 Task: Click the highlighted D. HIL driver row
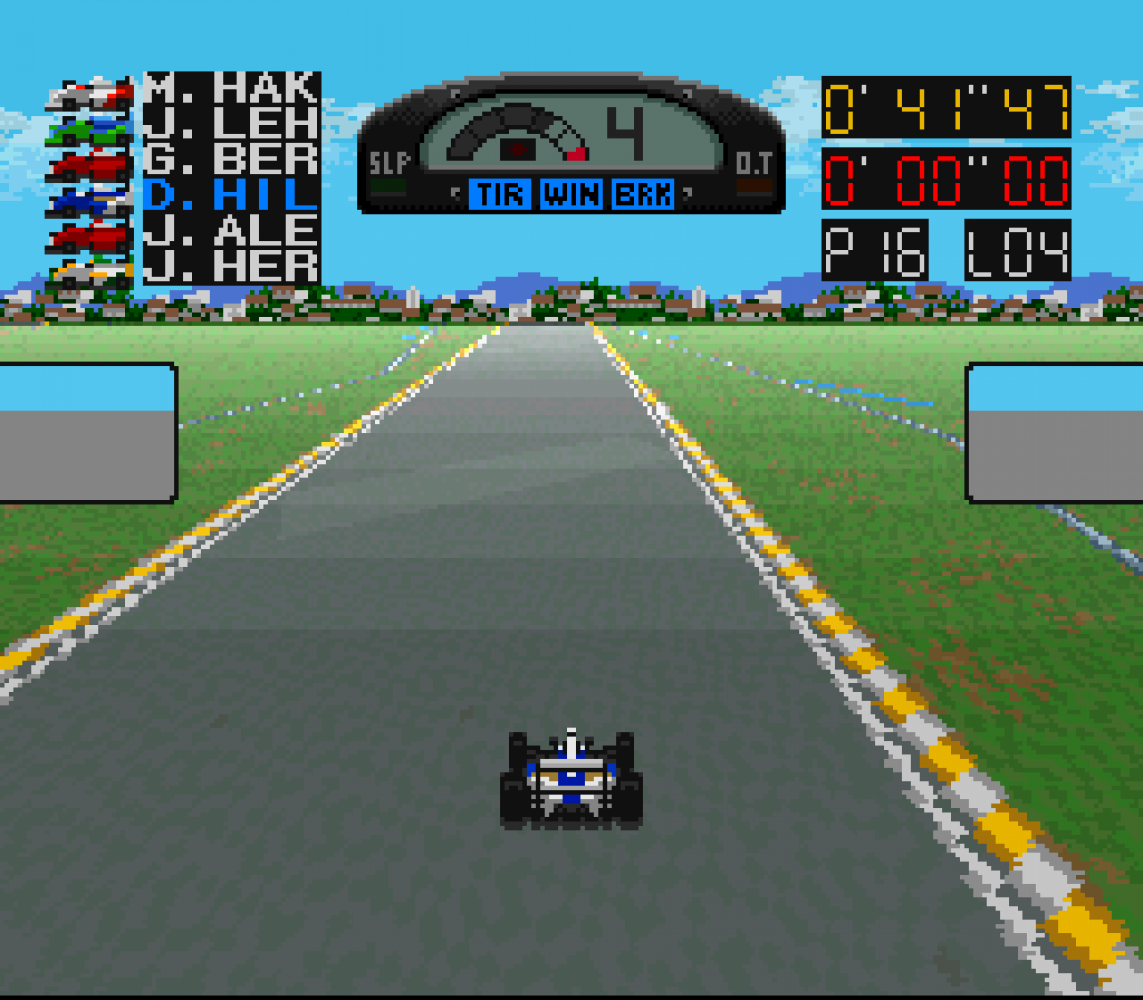point(230,196)
